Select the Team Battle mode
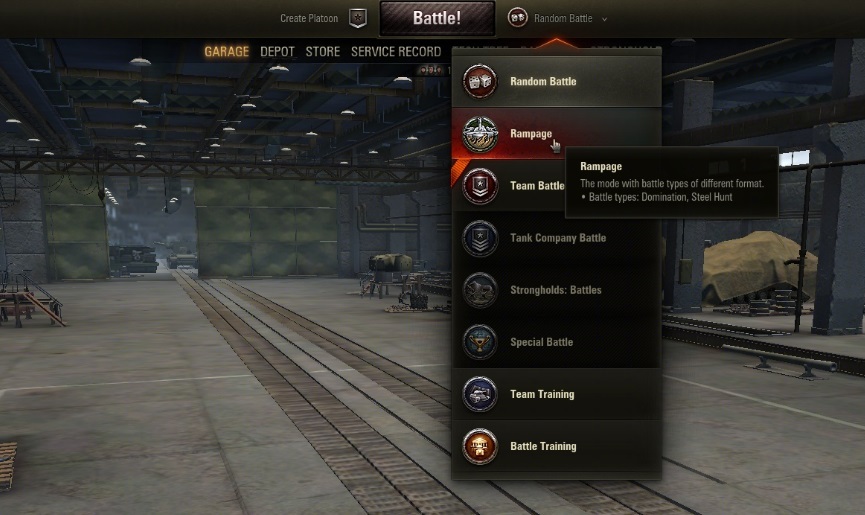 [537, 186]
